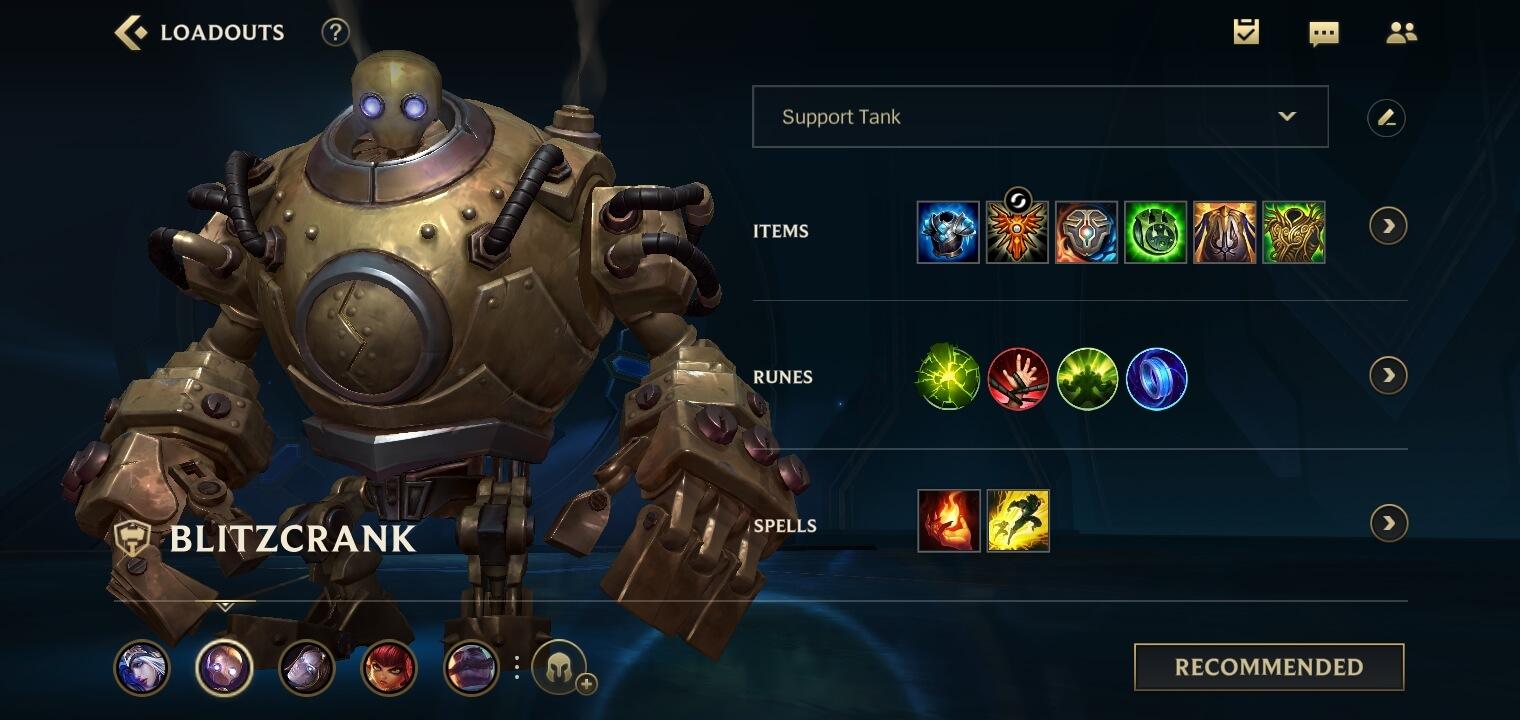The image size is (1520, 720).
Task: Choose the Flash spell icon
Action: pos(1018,521)
